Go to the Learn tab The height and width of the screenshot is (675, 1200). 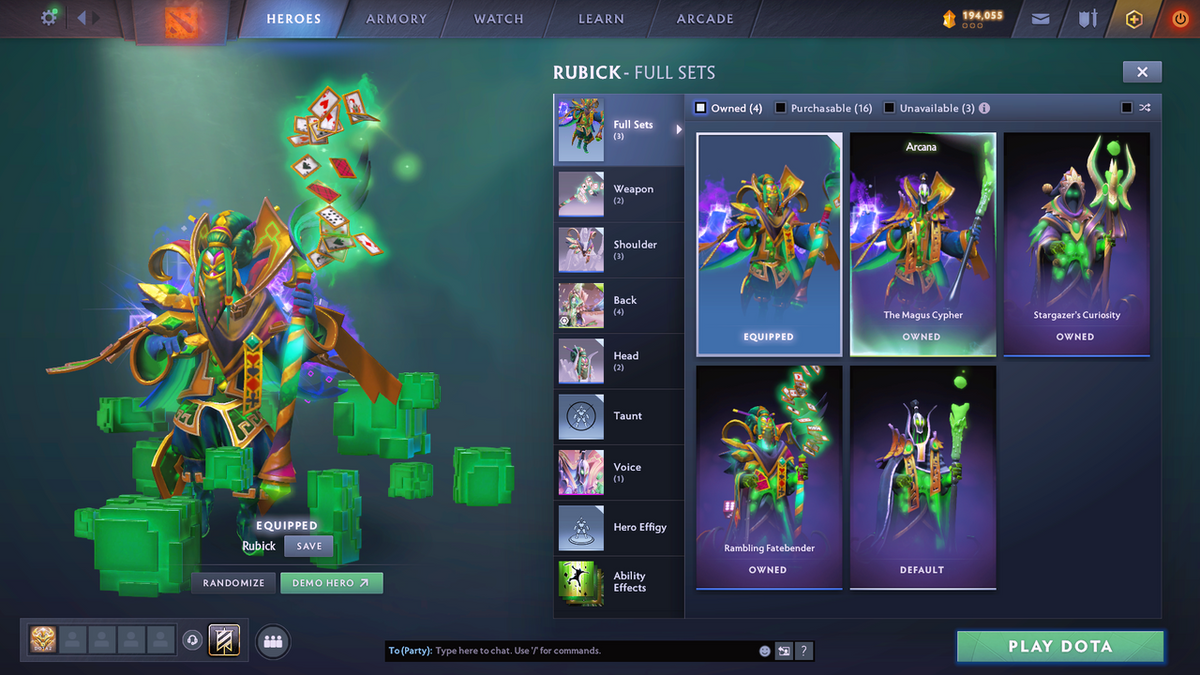coord(601,19)
